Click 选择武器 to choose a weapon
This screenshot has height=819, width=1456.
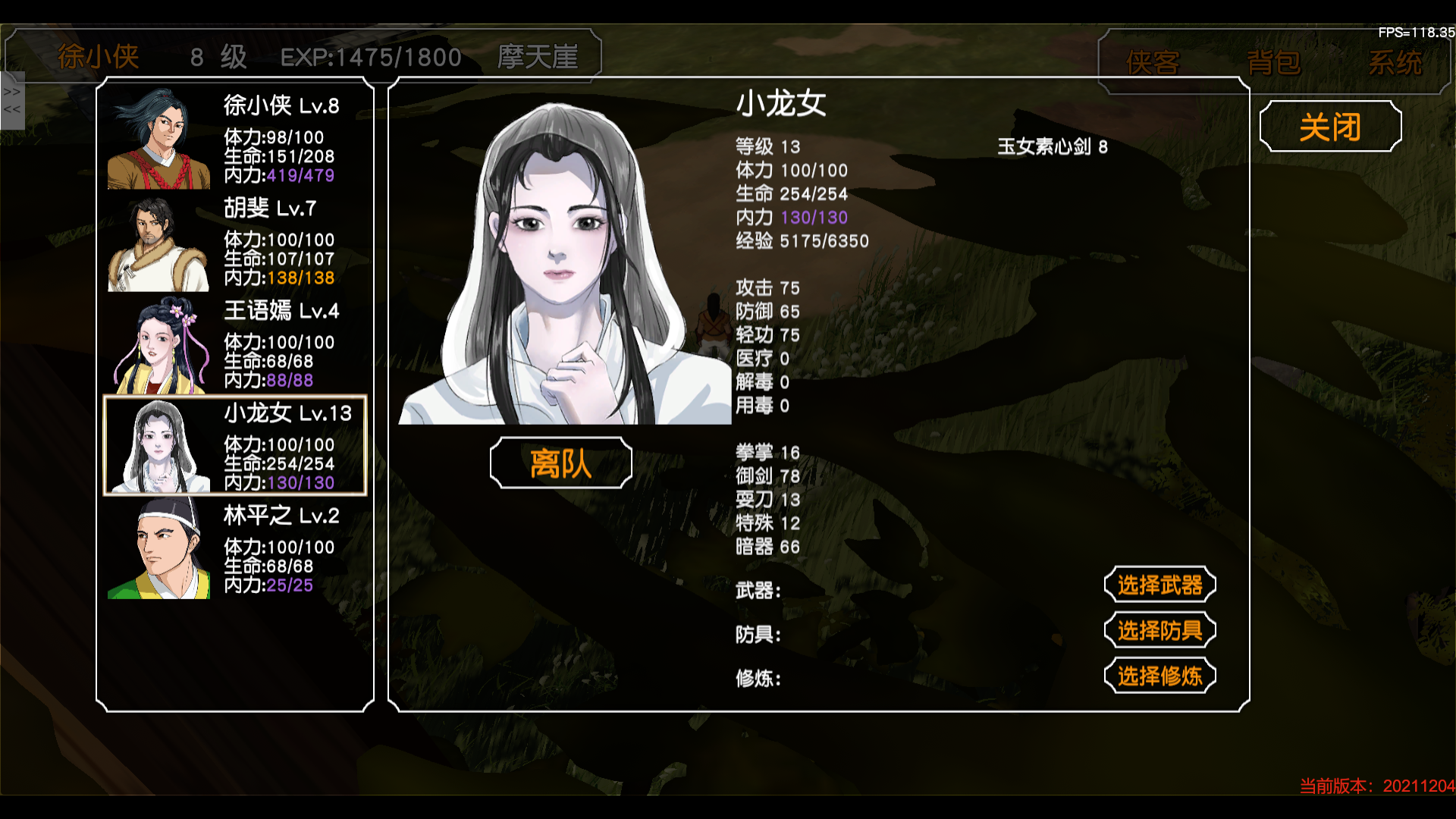click(x=1159, y=585)
